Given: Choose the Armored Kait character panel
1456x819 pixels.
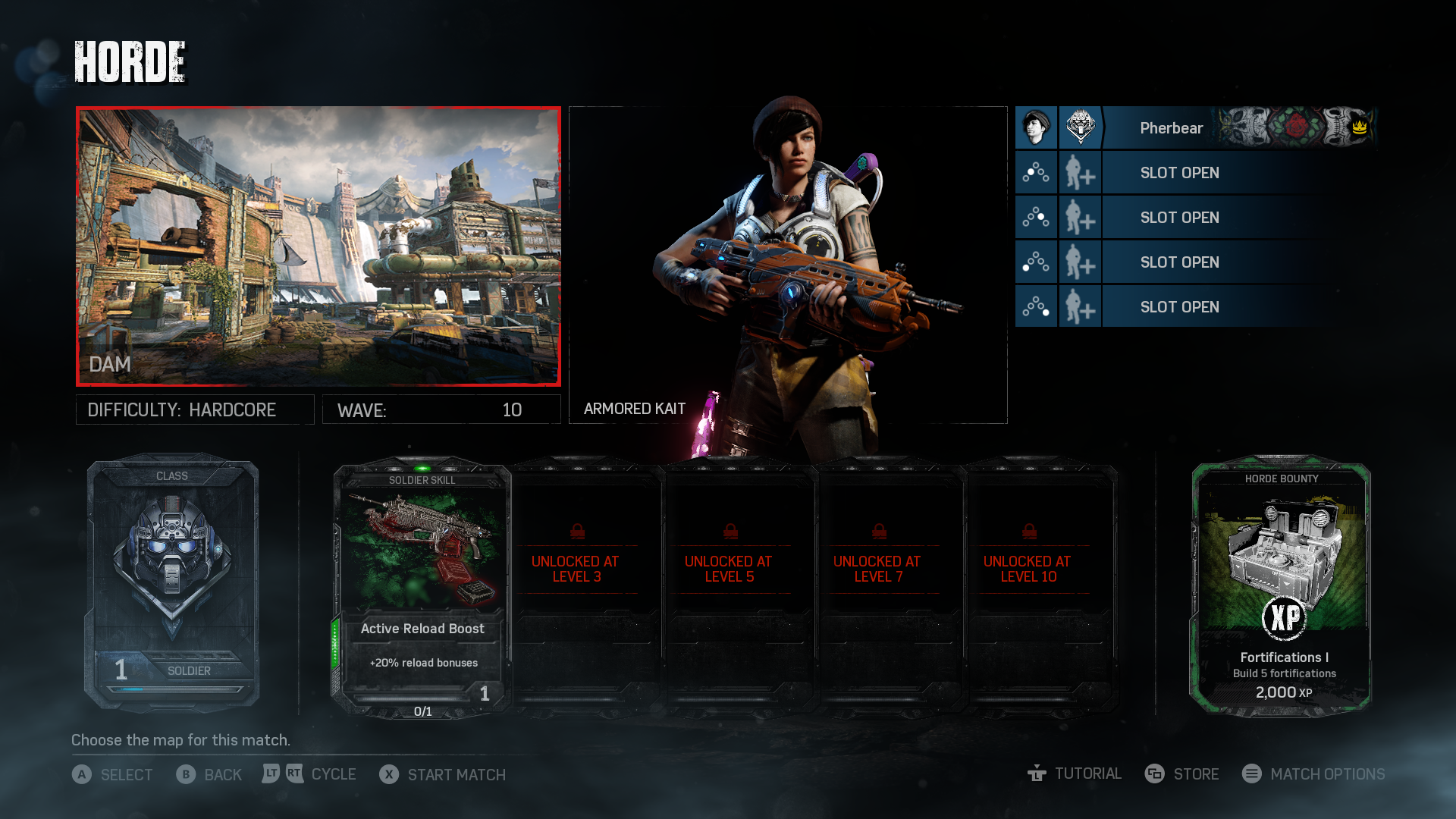Looking at the screenshot, I should [788, 265].
